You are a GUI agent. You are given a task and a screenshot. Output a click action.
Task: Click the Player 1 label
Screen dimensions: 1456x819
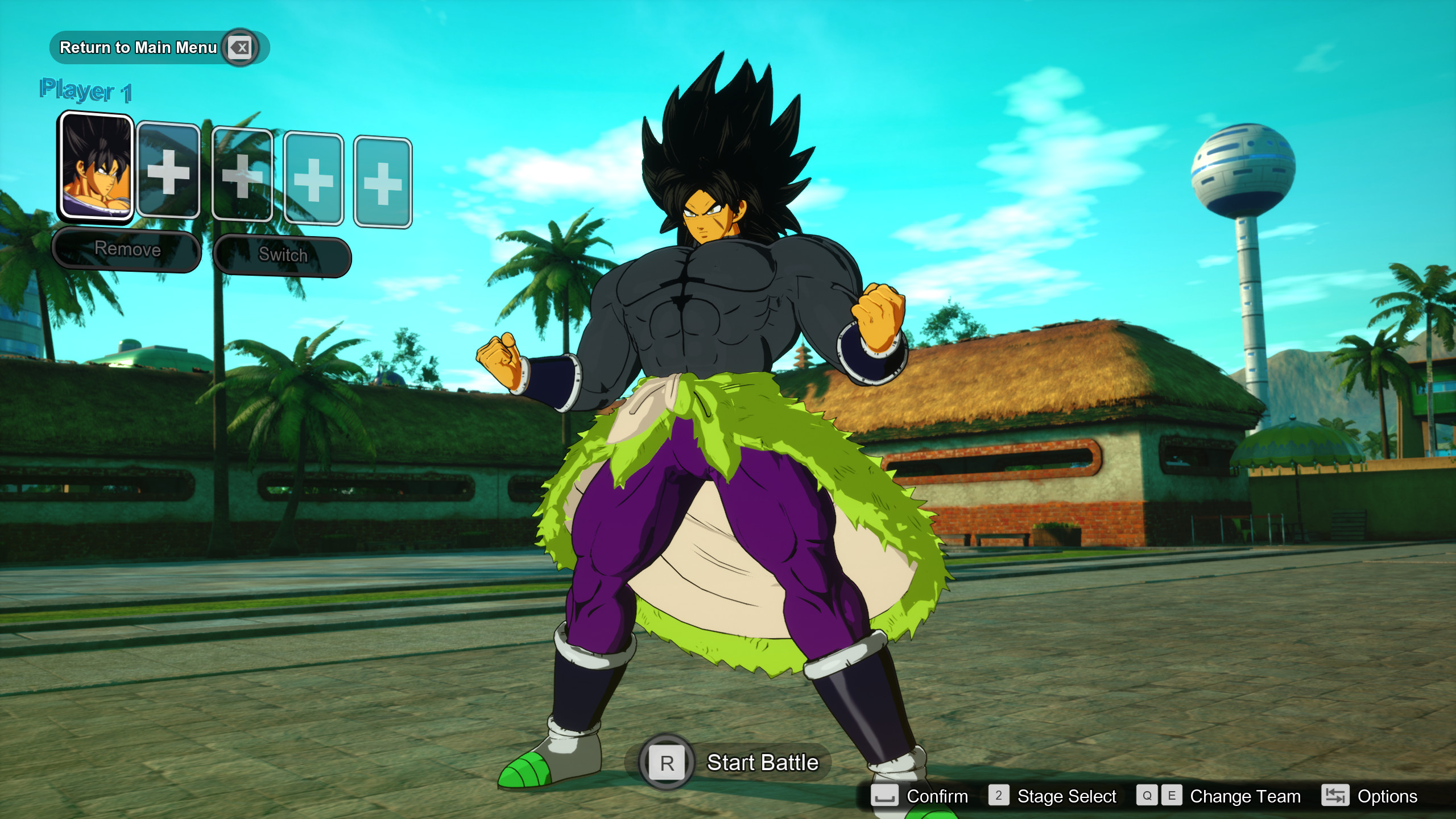point(86,89)
